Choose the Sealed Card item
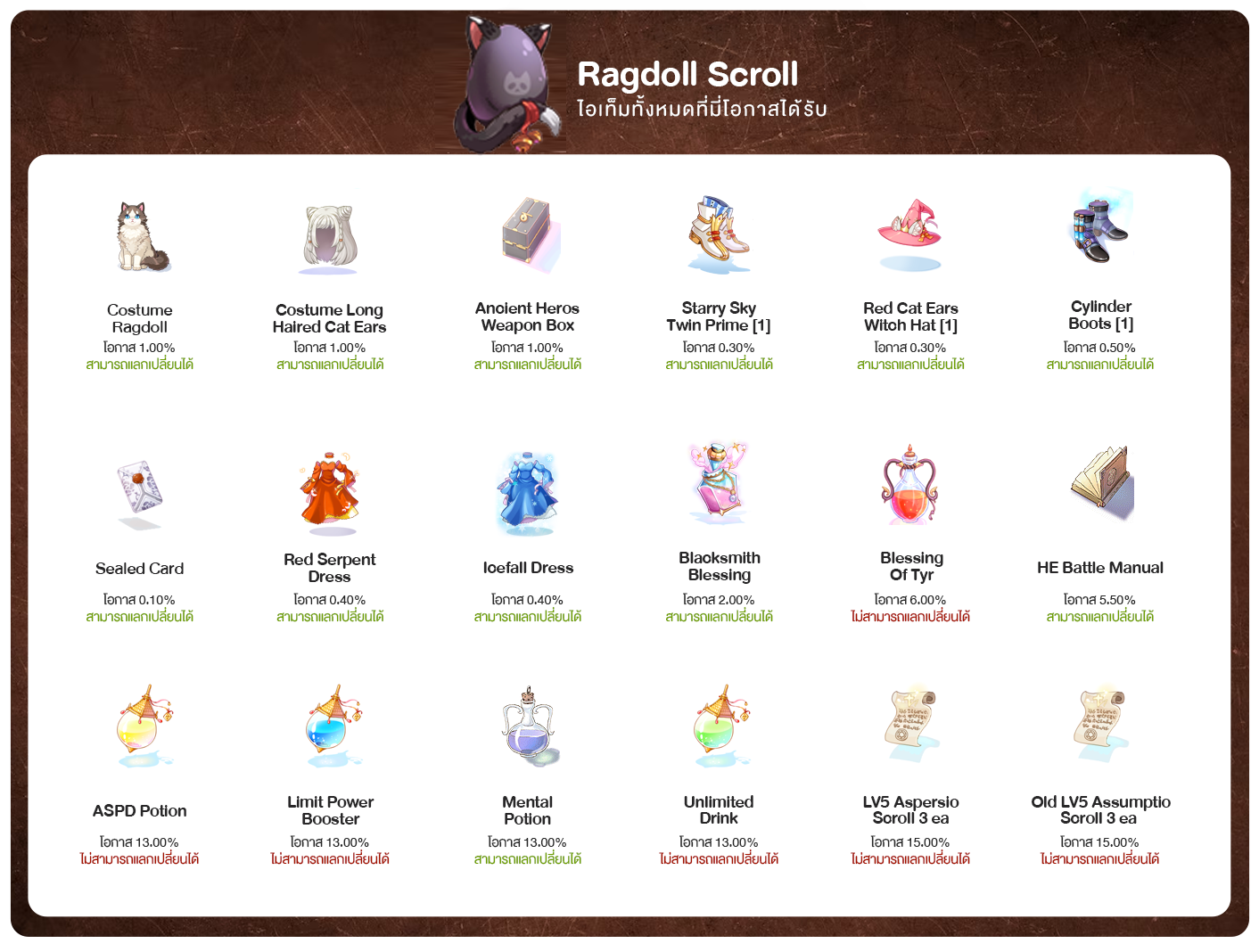This screenshot has width=1259, height=952. point(140,492)
